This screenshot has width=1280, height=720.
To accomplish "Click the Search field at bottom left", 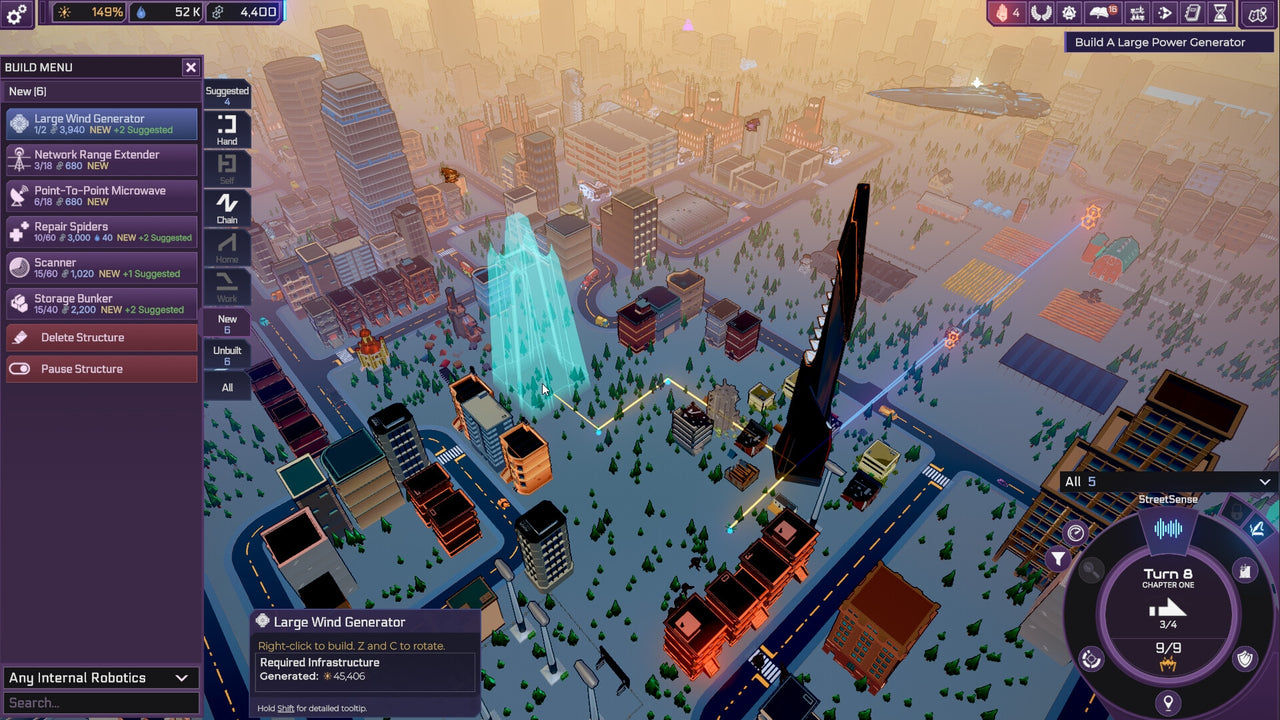I will point(100,702).
